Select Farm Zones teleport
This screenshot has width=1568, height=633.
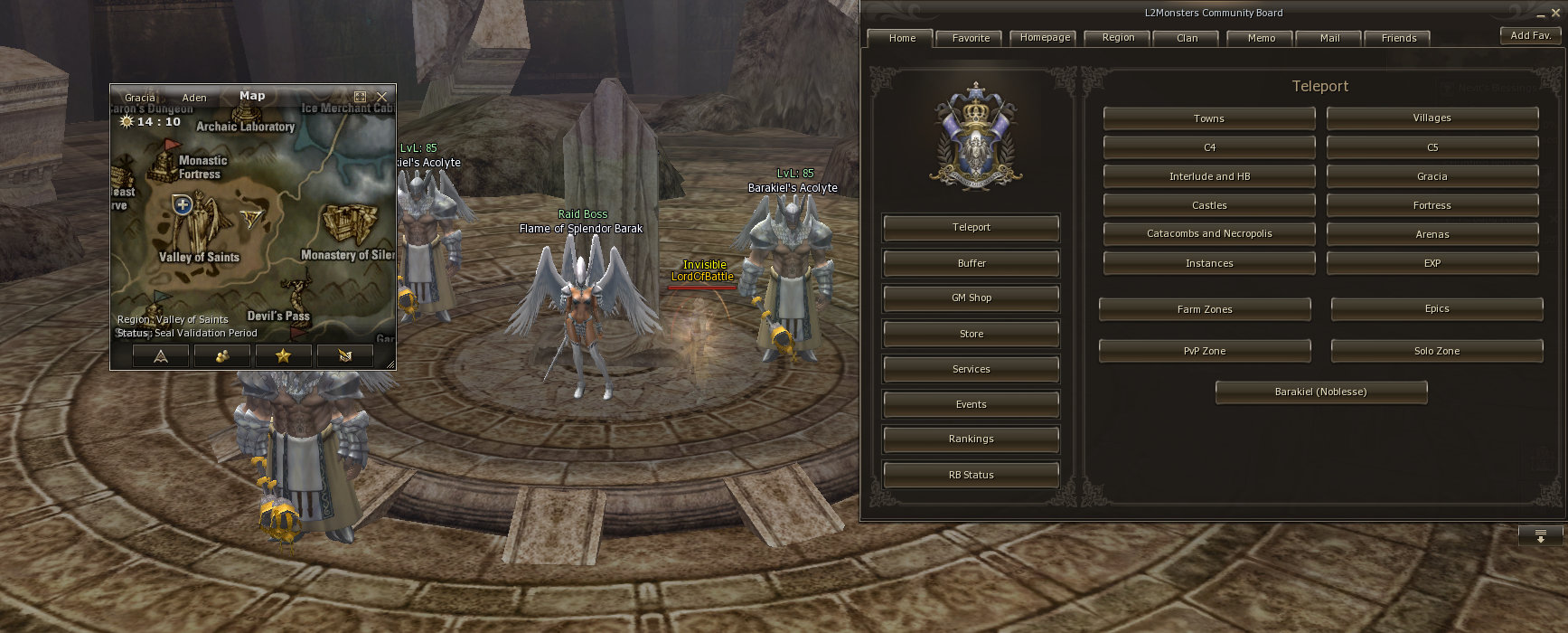1204,309
